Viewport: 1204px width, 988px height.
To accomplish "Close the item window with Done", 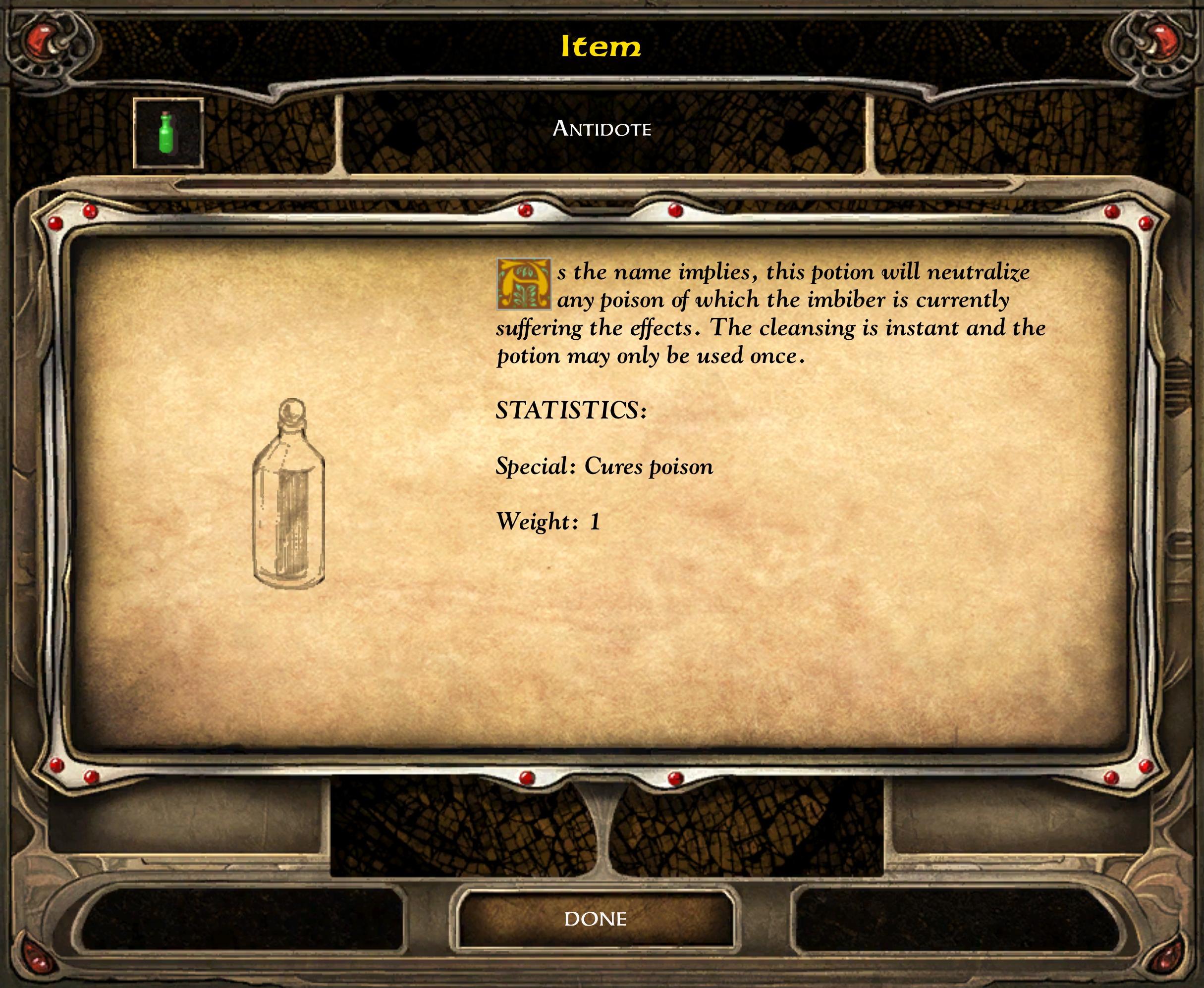I will (x=595, y=919).
